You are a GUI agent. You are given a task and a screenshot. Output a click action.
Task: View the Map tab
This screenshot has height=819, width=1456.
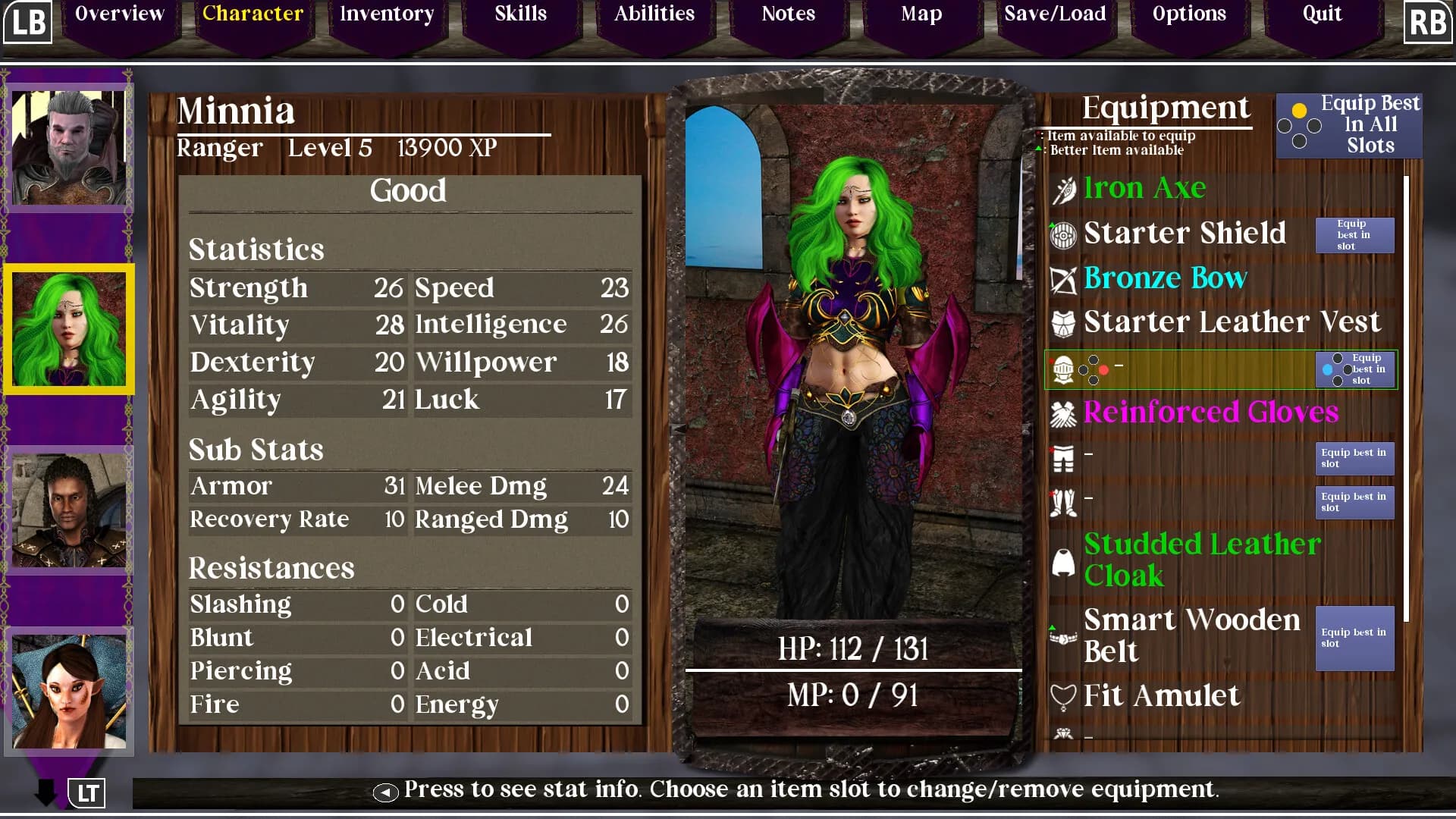921,14
